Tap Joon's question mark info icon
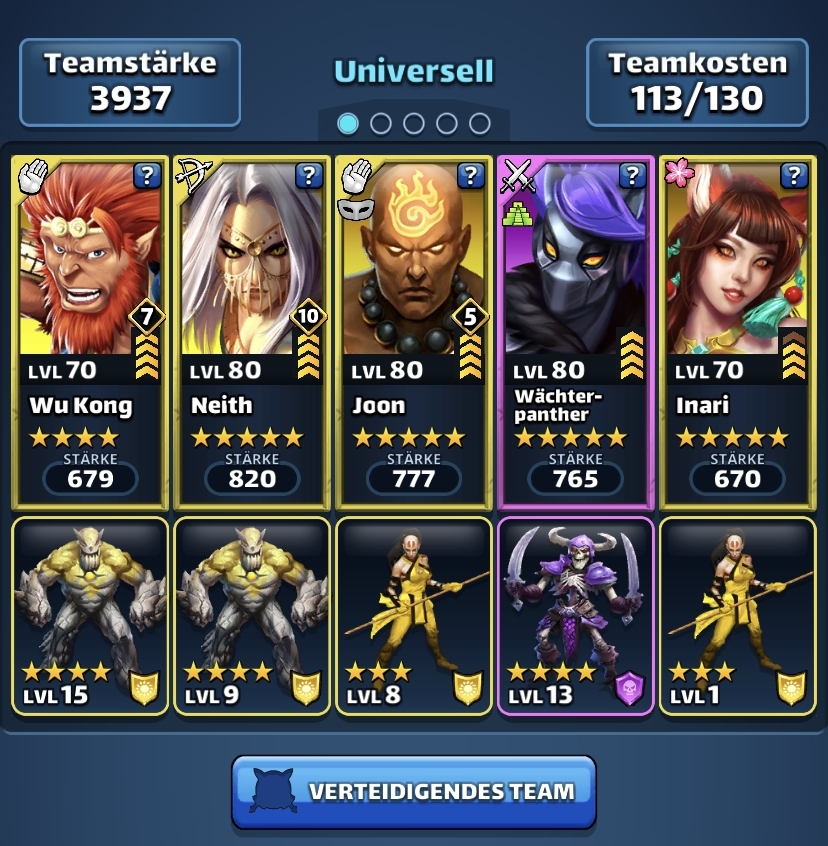 pos(471,177)
